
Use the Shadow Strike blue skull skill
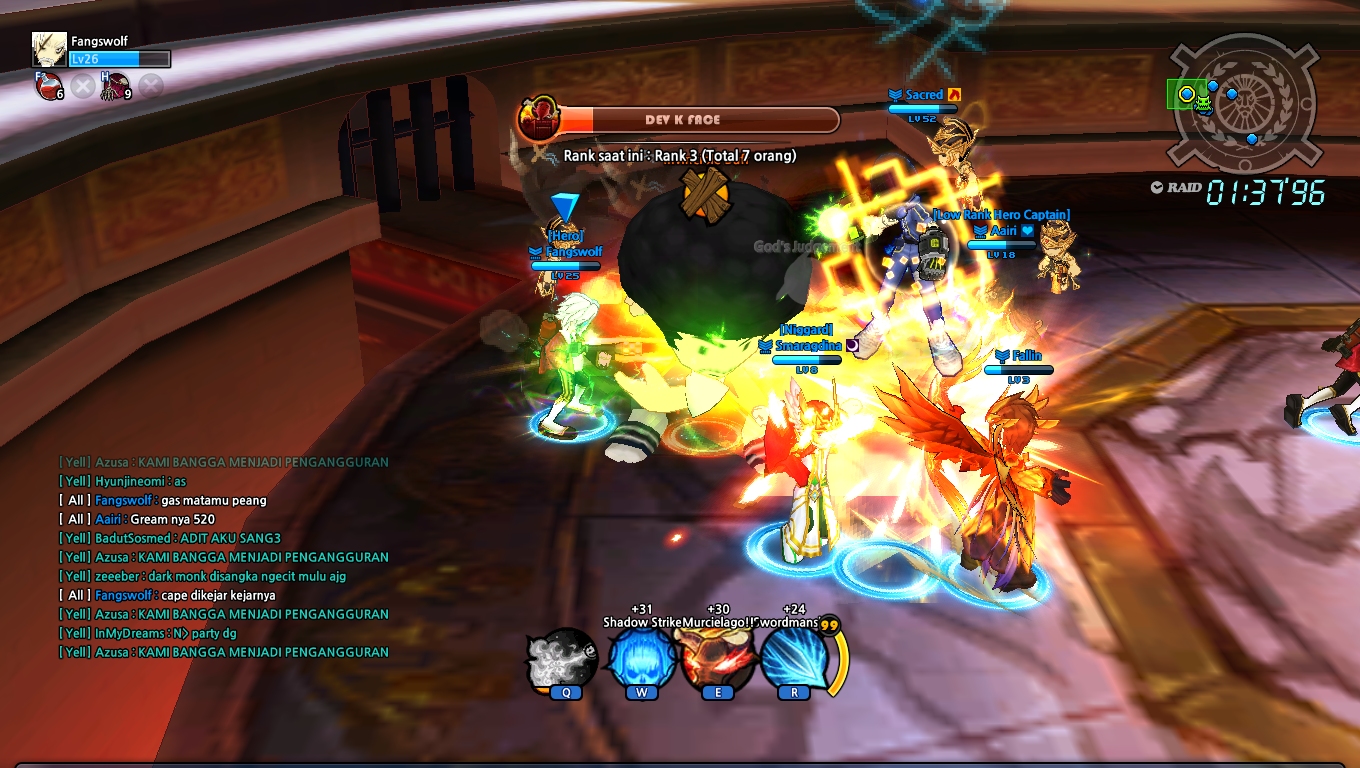[640, 660]
